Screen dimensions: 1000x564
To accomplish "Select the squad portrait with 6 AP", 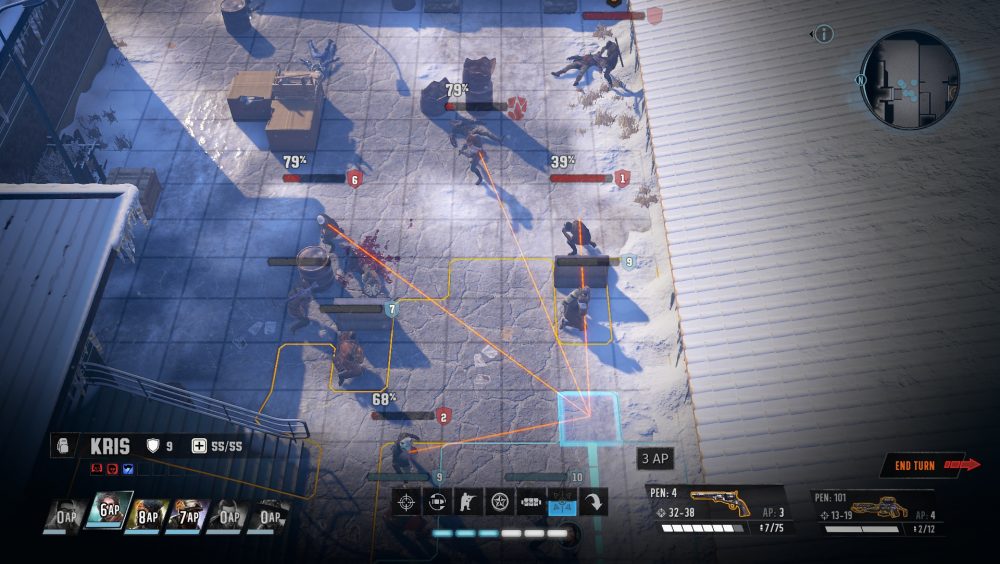I will 108,514.
